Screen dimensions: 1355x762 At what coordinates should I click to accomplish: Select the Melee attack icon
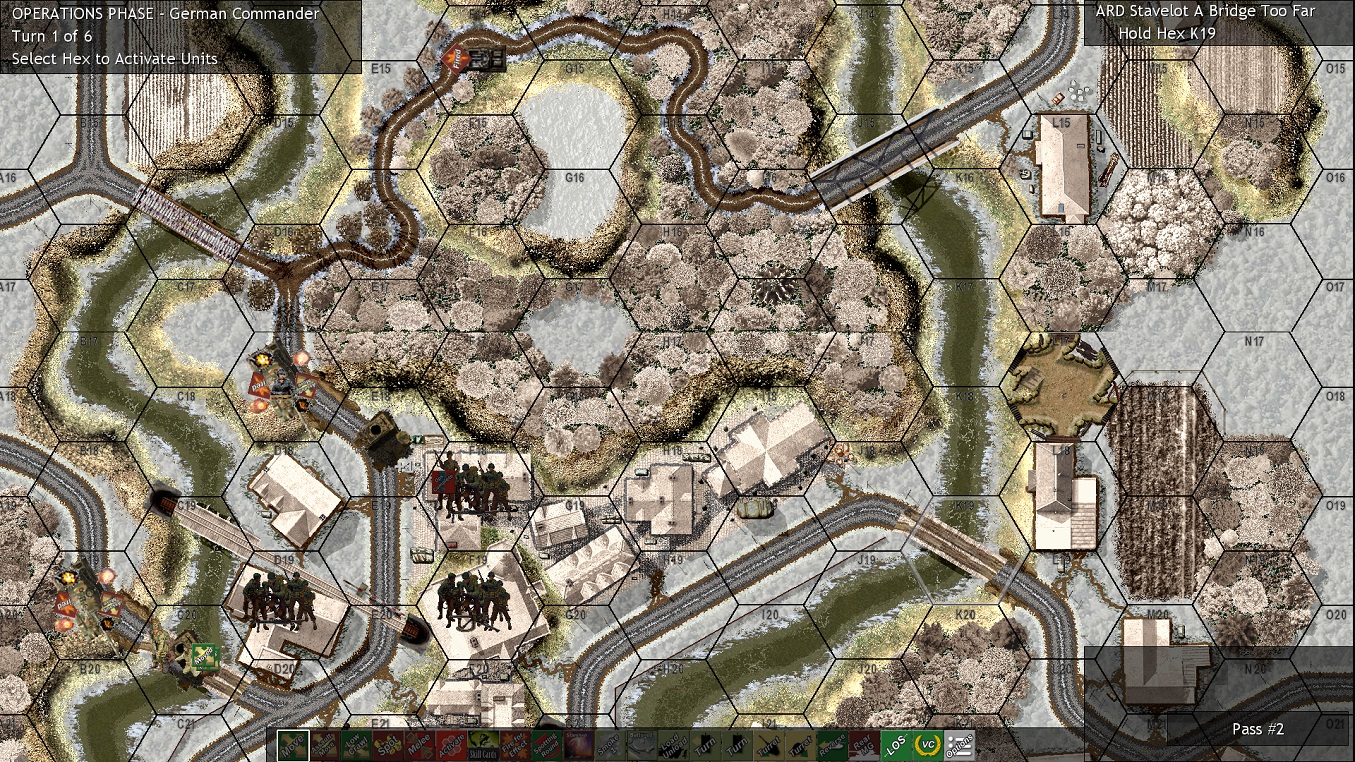coord(420,744)
